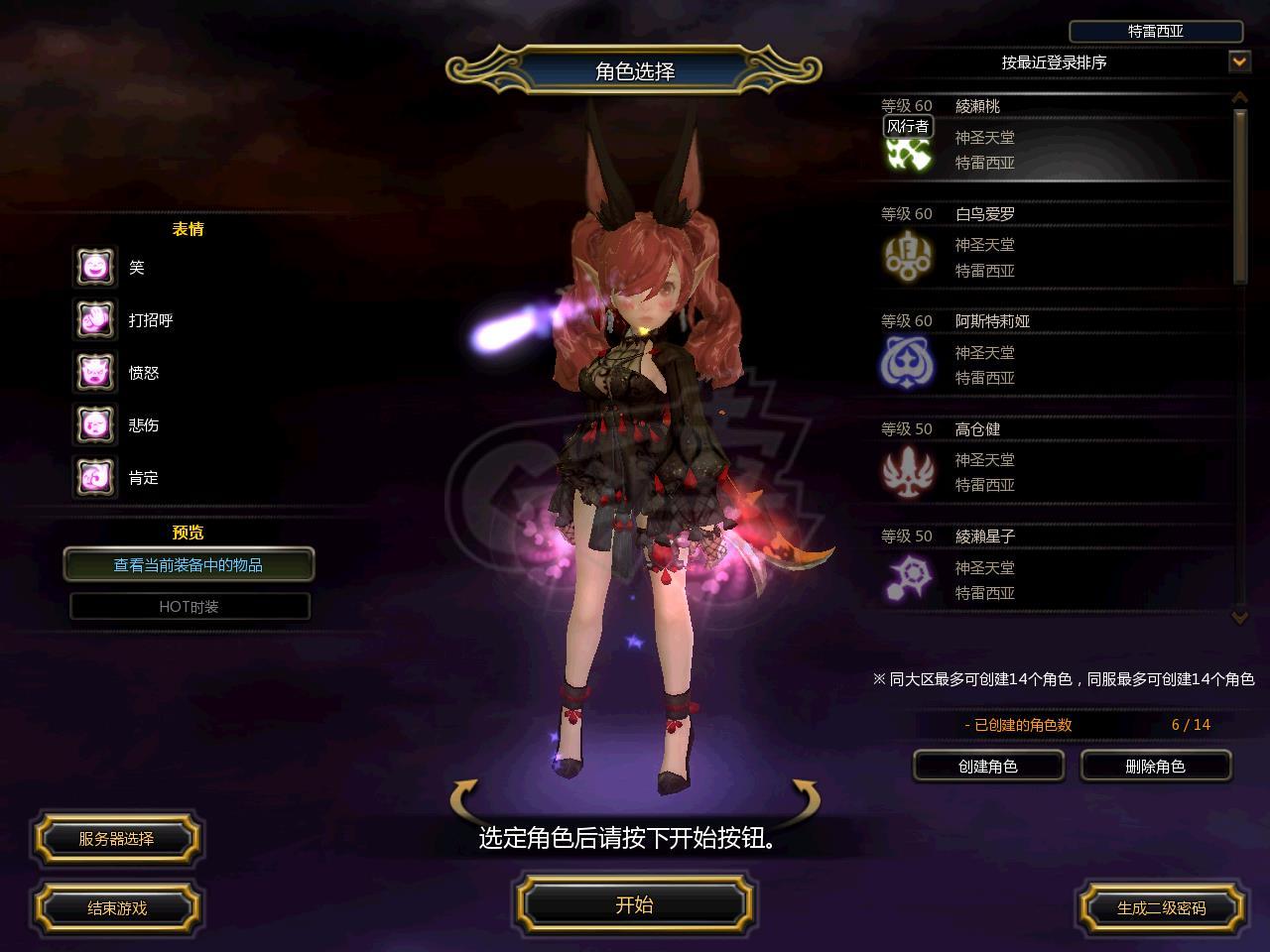Screen dimensions: 1270x952
Task: Choose character 白鸟爱罗 from the list
Action: [x=1052, y=244]
